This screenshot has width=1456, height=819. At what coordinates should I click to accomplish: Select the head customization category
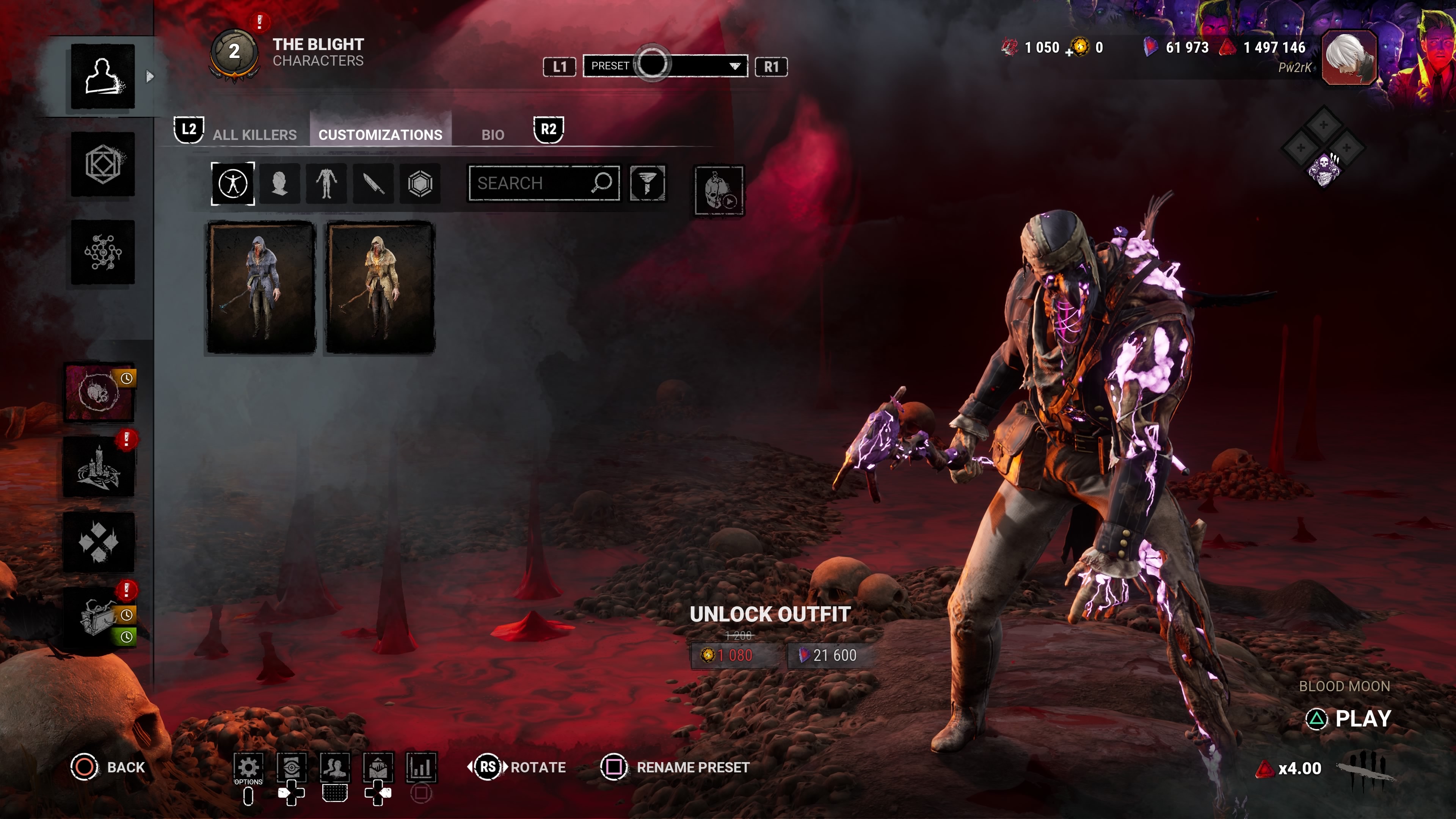pos(280,184)
